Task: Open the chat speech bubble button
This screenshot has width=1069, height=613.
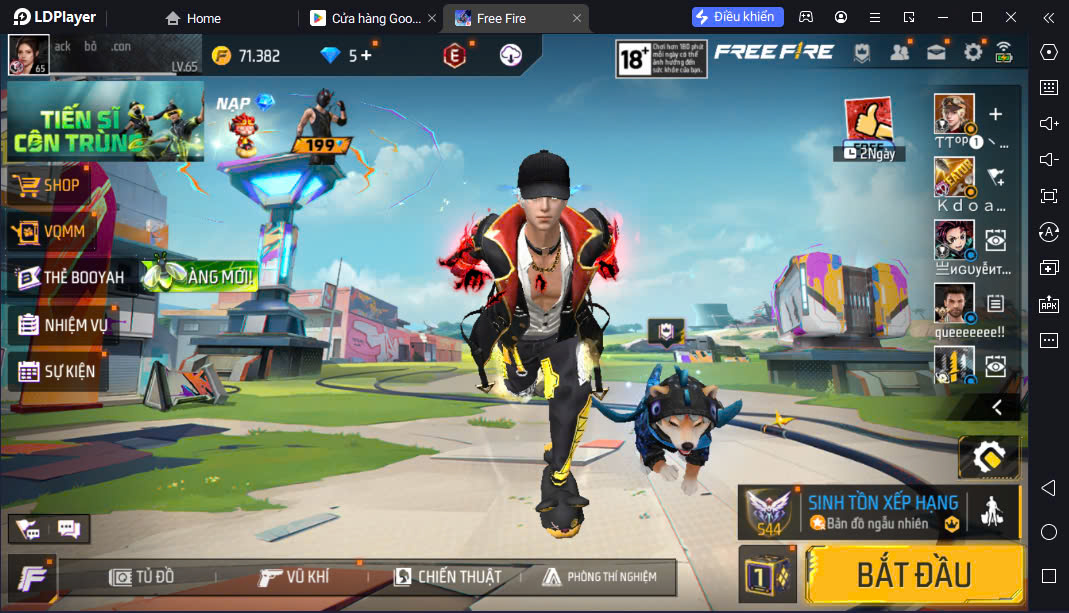Action: (x=69, y=528)
